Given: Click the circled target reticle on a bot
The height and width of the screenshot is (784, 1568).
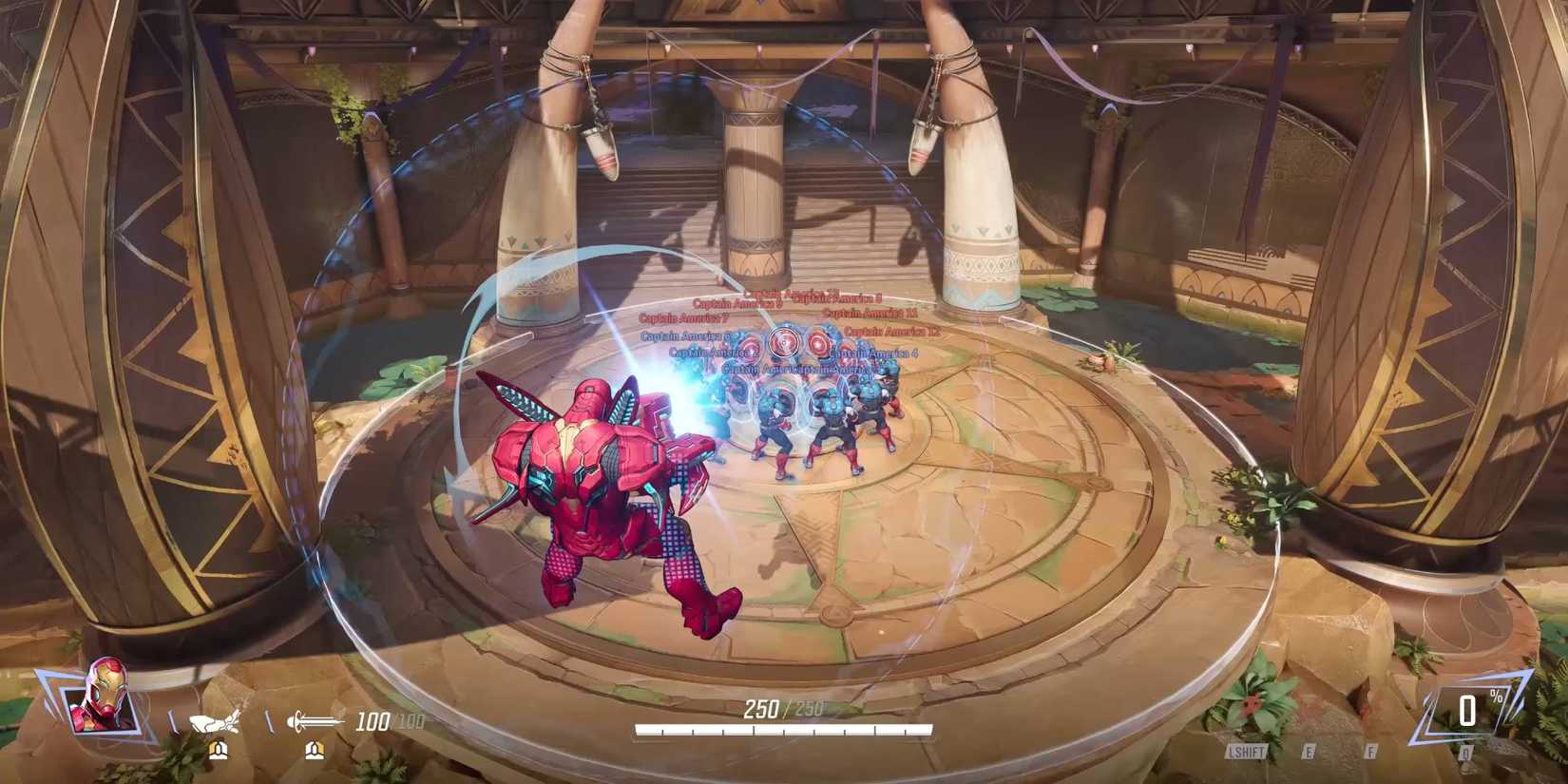Looking at the screenshot, I should [x=785, y=342].
